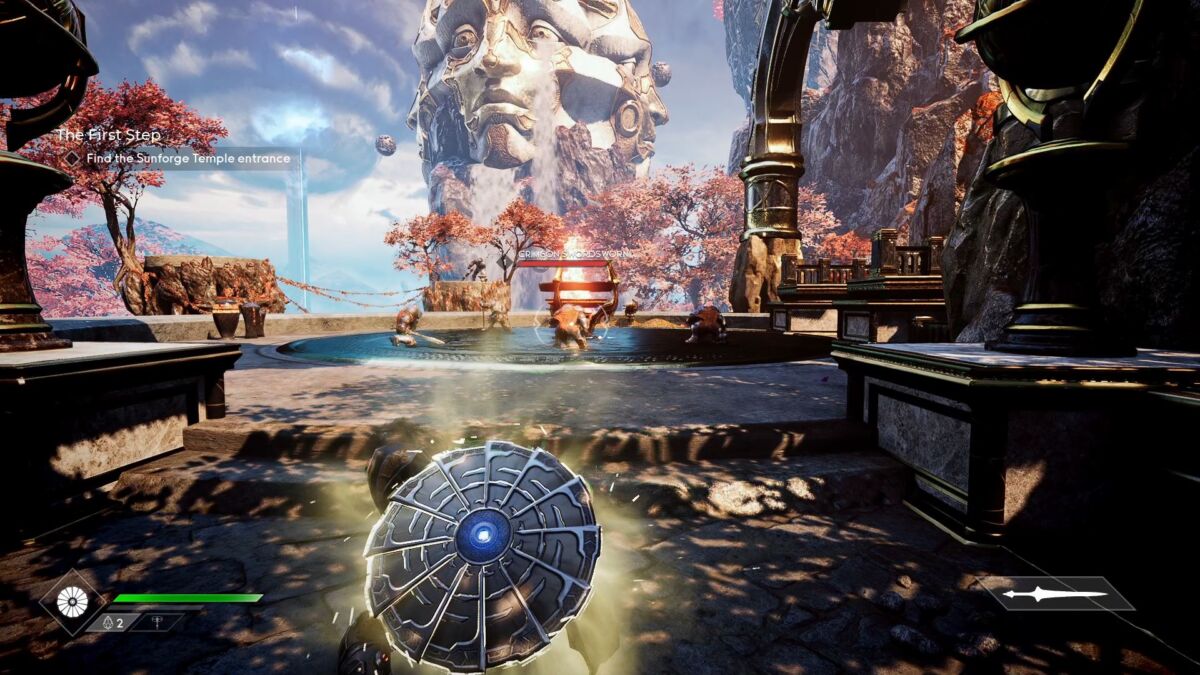This screenshot has width=1200, height=675.
Task: Click the round shield ability diamond icon
Action: pyautogui.click(x=73, y=601)
